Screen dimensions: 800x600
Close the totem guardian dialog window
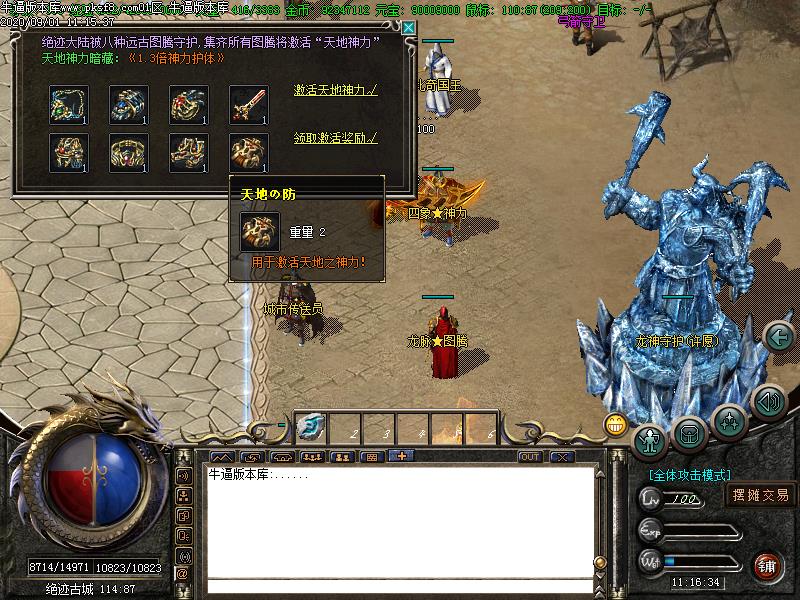click(x=408, y=28)
